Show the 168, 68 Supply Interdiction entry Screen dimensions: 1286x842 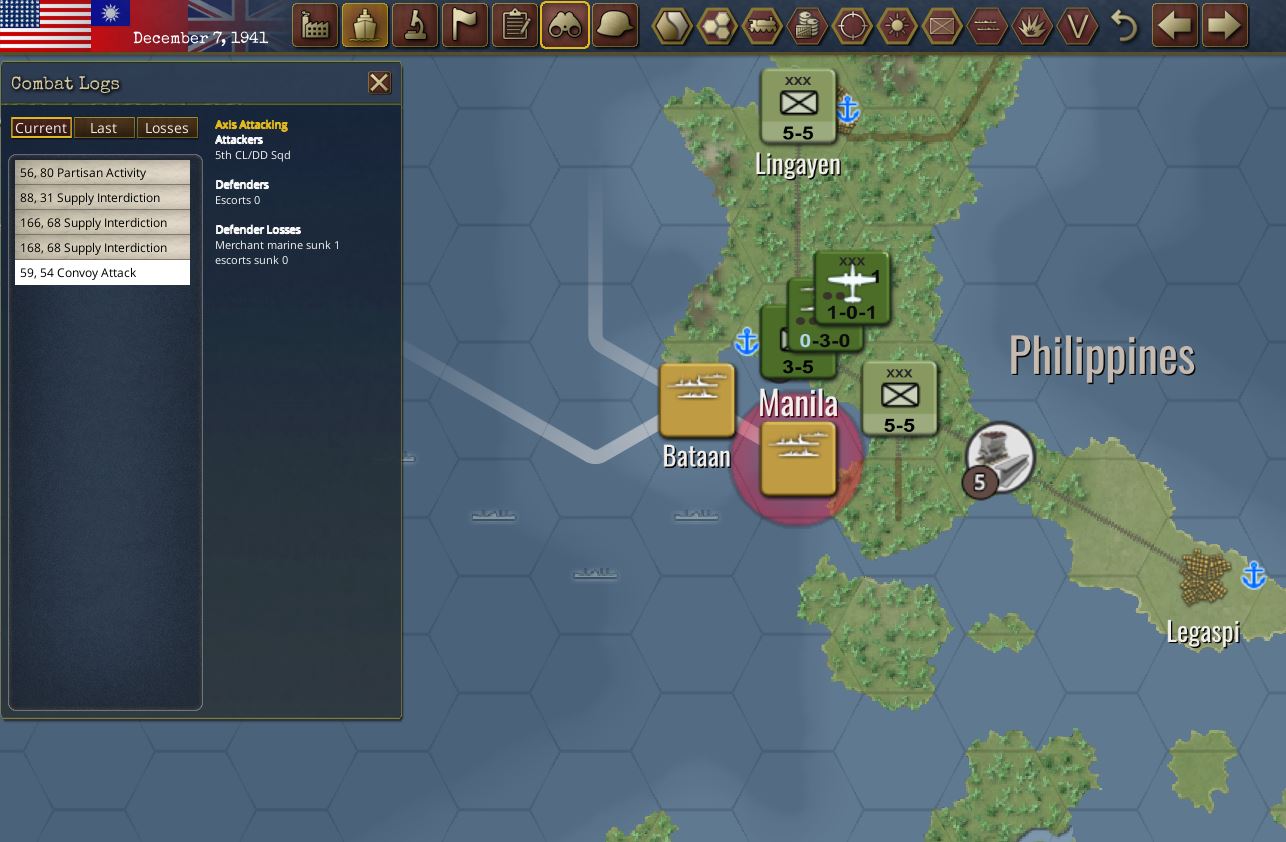click(x=102, y=248)
